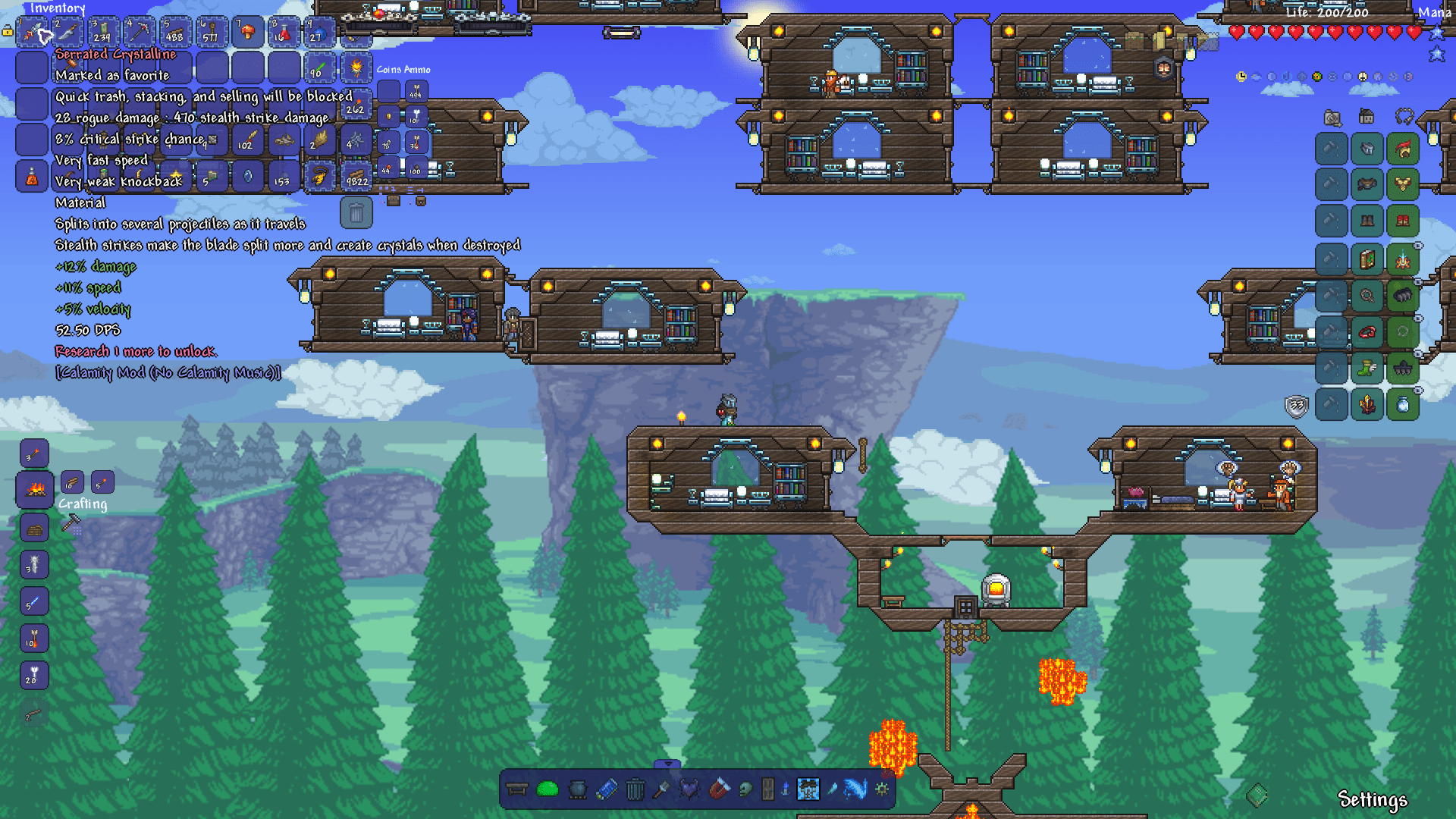Open the housing query house icon

(1366, 117)
